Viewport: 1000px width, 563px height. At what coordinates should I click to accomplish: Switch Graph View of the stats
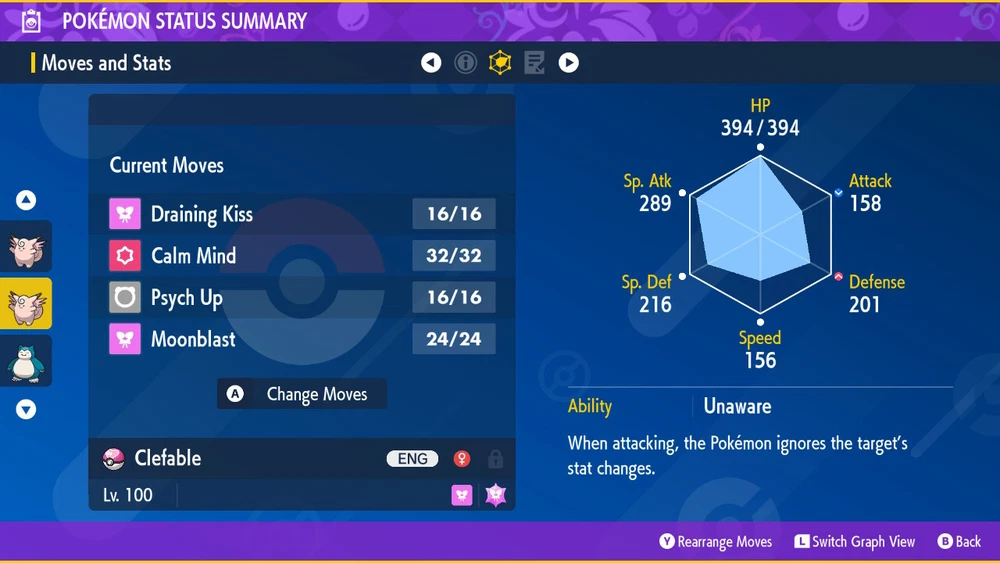(x=855, y=542)
